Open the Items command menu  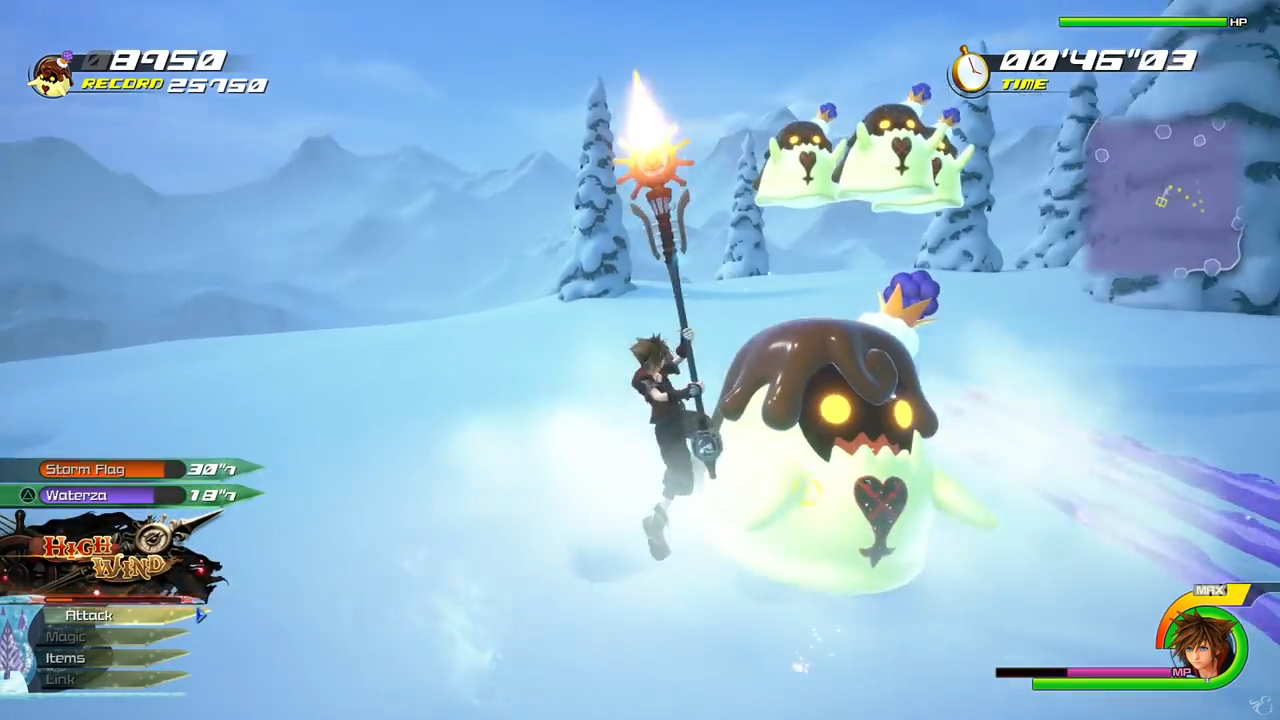tap(65, 657)
